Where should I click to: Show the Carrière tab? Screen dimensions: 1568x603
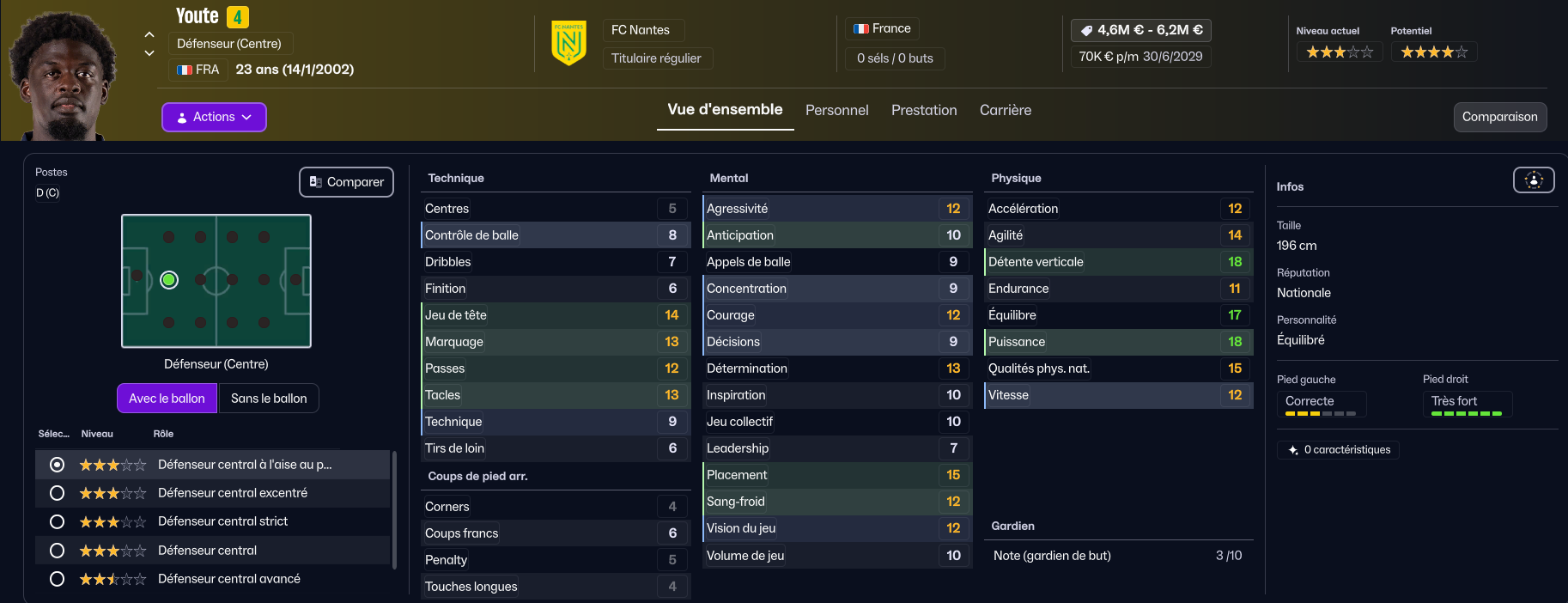[x=1006, y=110]
